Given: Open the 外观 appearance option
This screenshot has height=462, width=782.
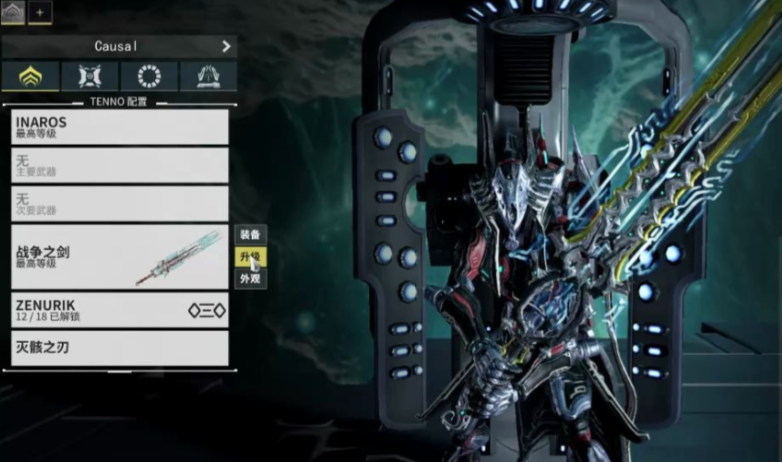Looking at the screenshot, I should click(250, 280).
